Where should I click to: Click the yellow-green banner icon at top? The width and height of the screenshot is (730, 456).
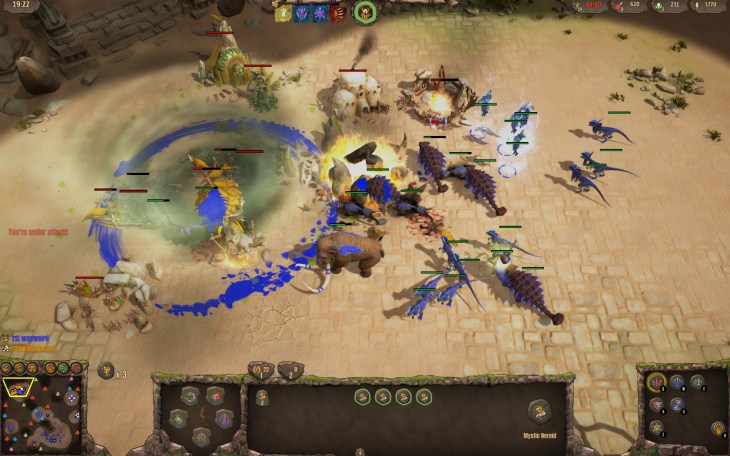click(x=284, y=14)
